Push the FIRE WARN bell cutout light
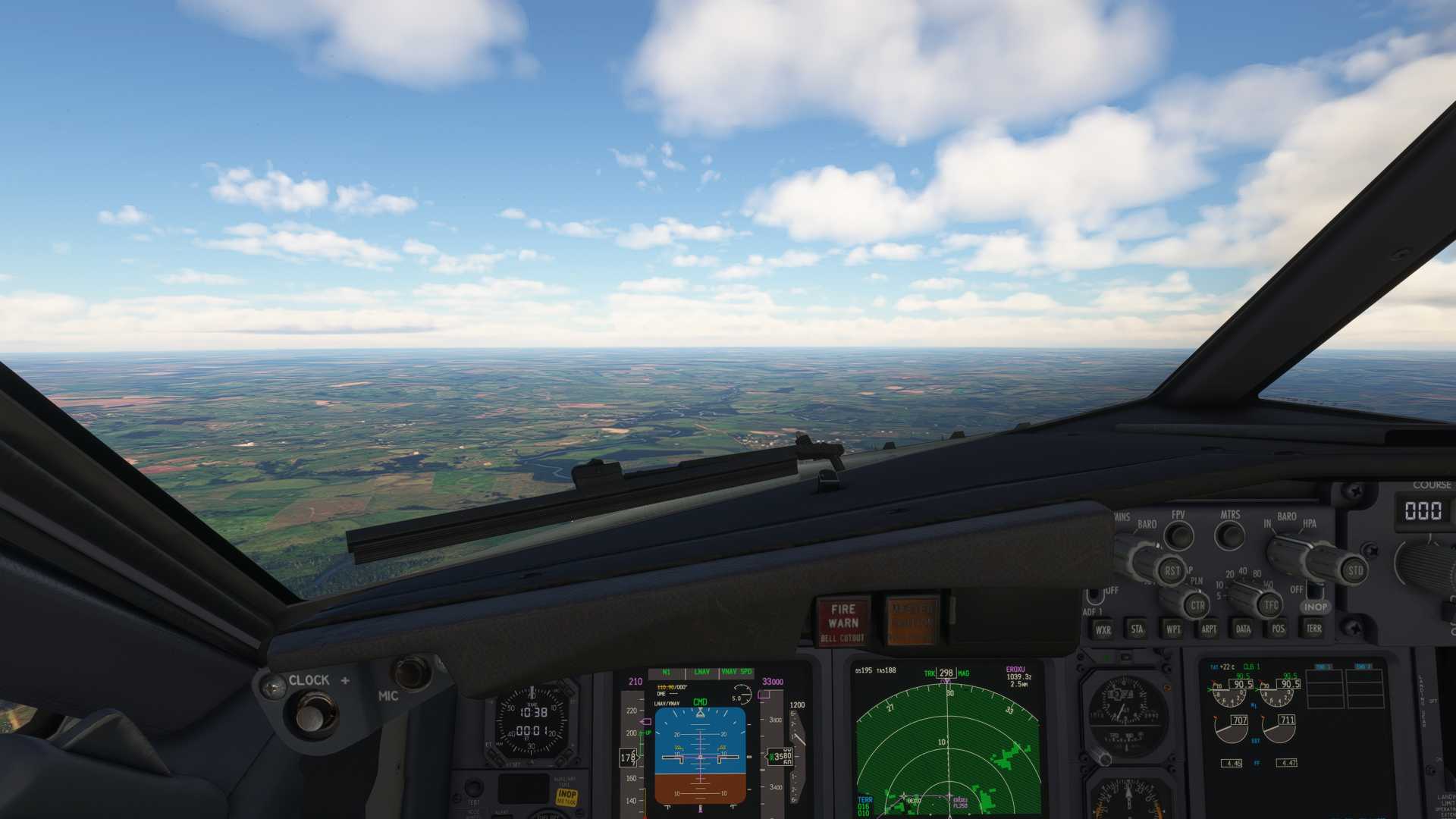Image resolution: width=1456 pixels, height=819 pixels. [843, 621]
